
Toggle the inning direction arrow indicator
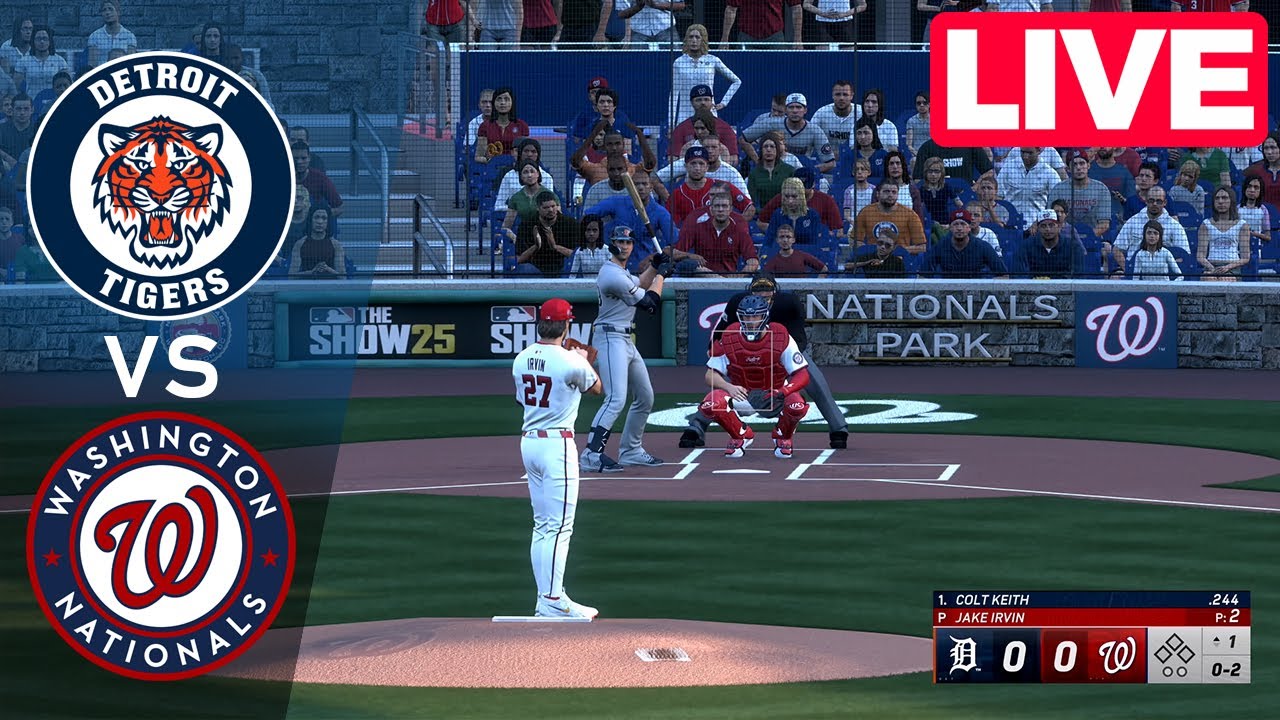(x=1216, y=643)
